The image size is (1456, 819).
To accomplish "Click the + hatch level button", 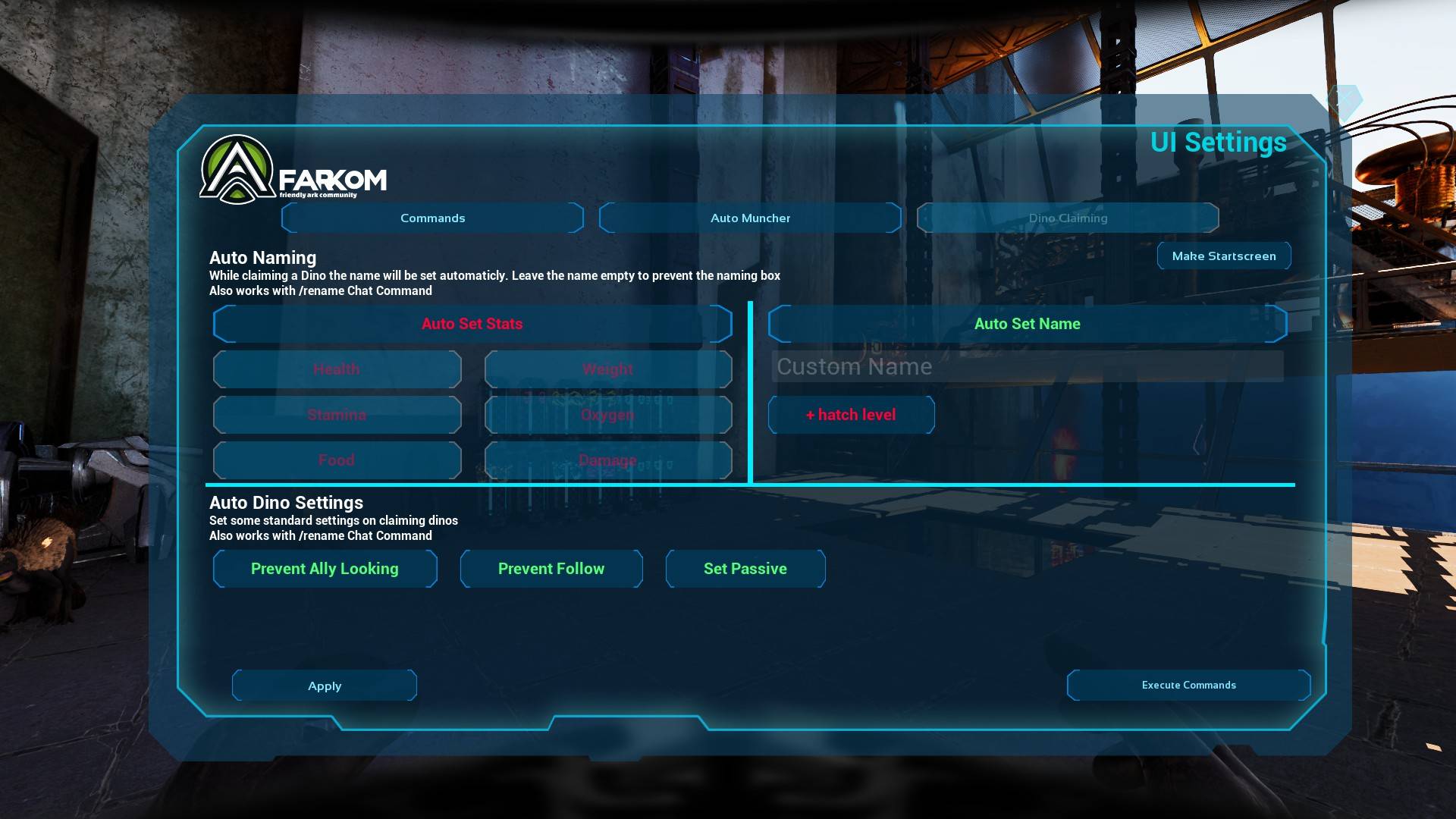I will tap(851, 415).
